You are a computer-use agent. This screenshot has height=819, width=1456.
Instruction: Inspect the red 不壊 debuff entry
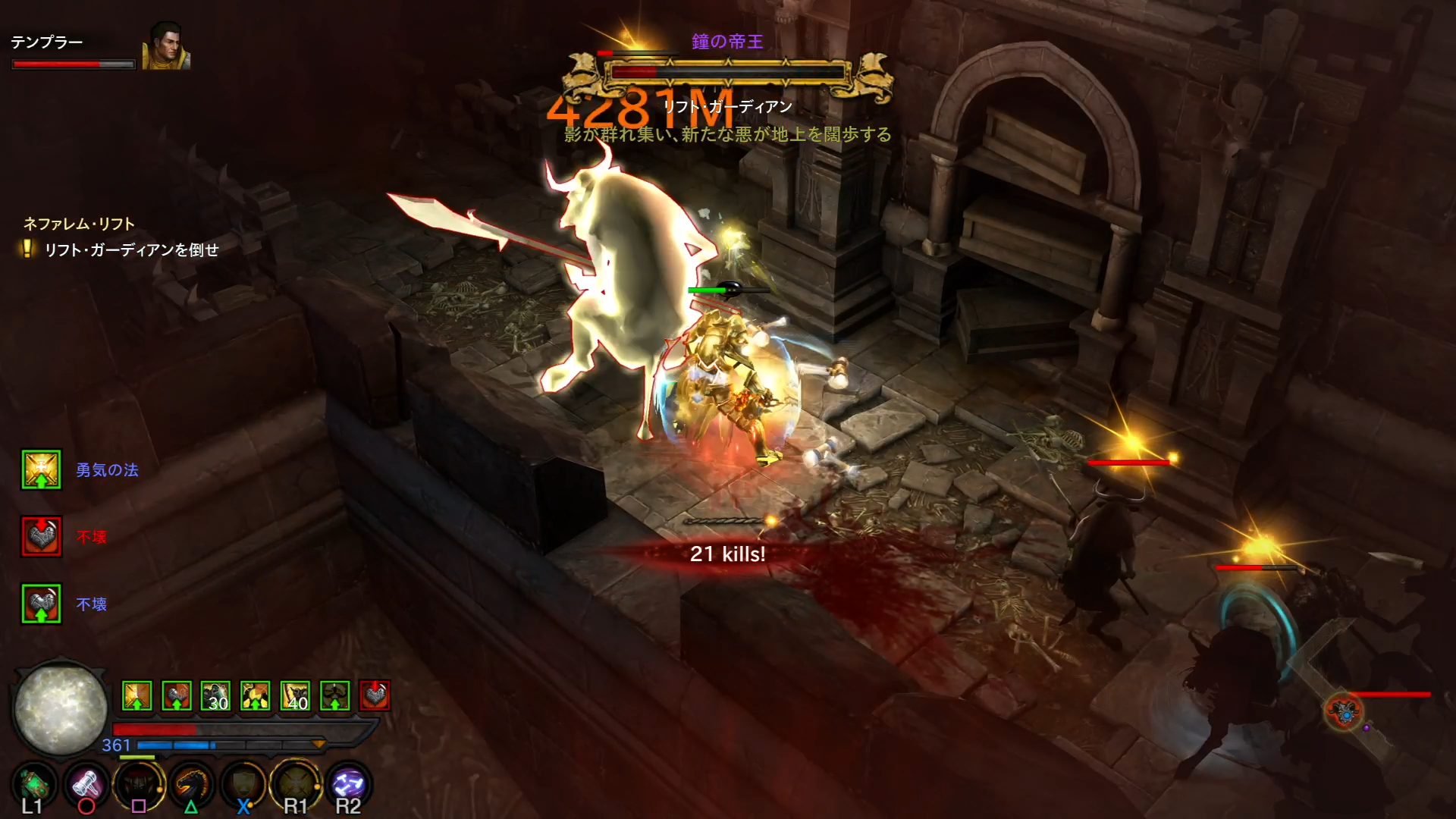tap(41, 537)
